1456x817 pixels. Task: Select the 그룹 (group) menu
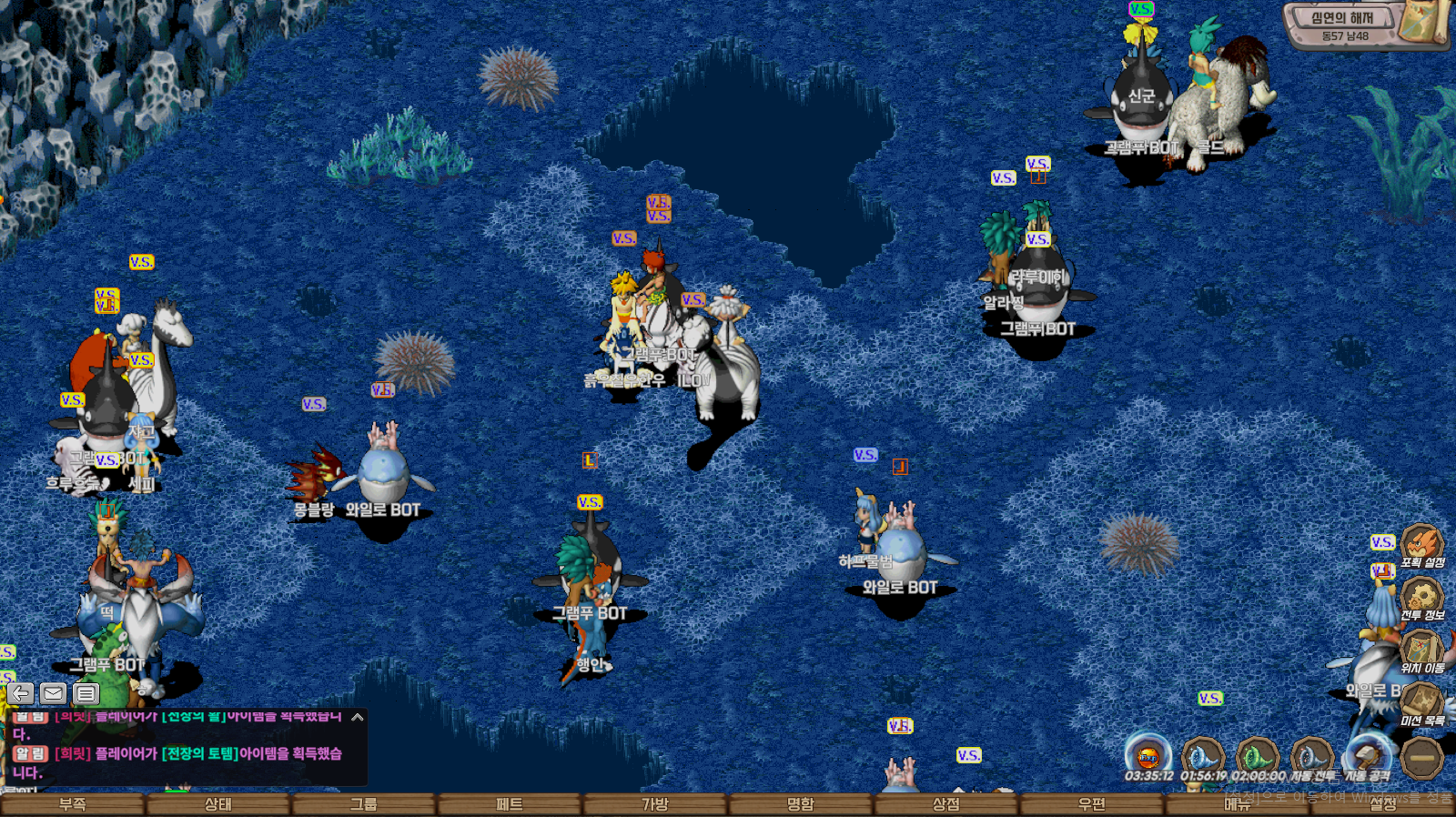[x=364, y=804]
